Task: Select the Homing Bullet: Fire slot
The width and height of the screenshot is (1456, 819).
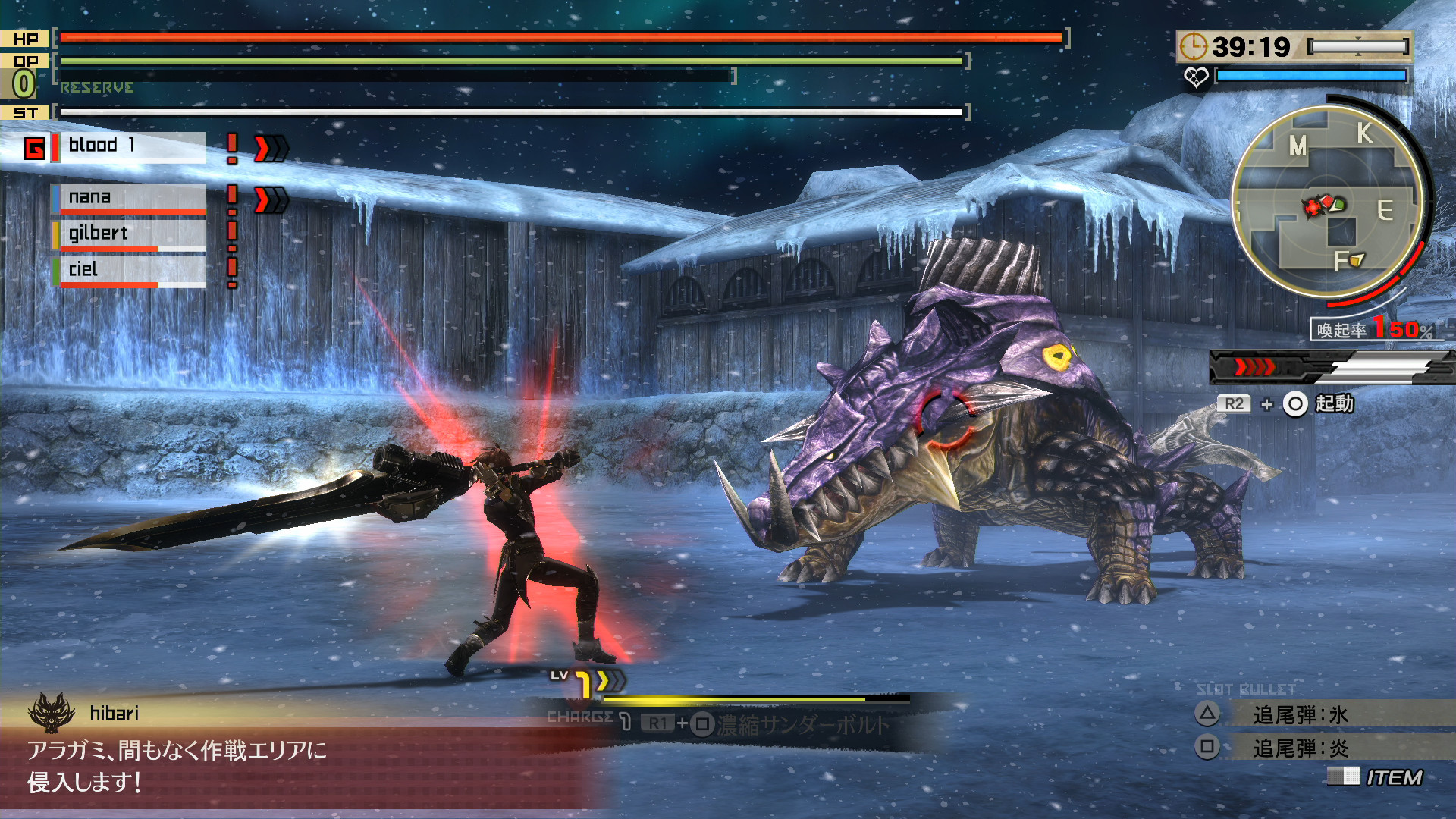Action: click(1300, 748)
